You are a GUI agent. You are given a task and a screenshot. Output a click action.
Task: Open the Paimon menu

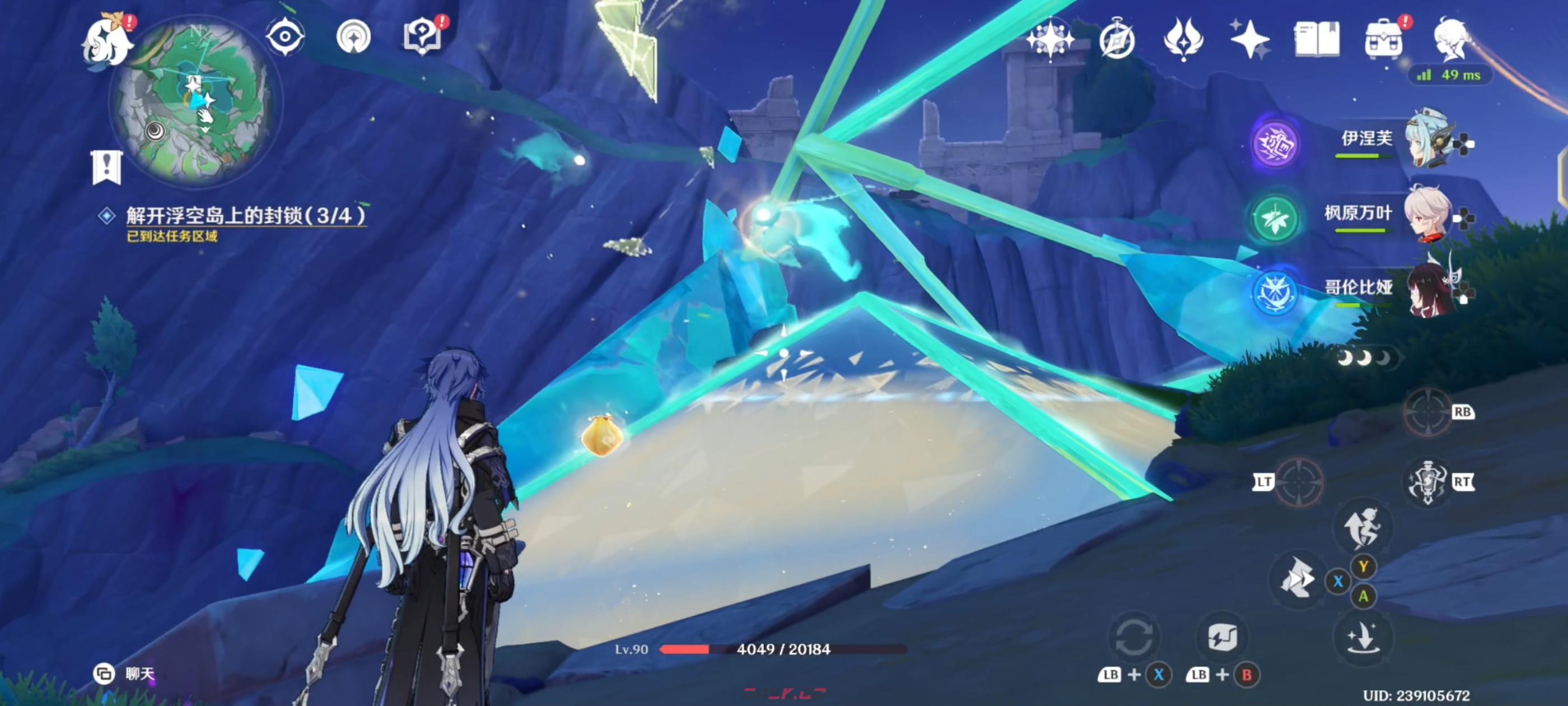(108, 41)
